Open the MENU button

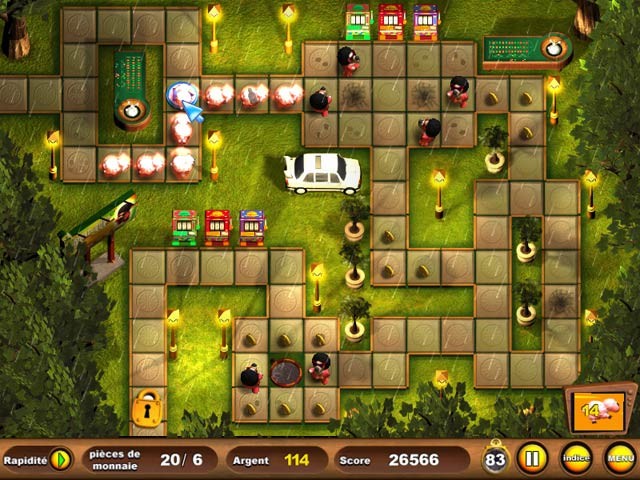(619, 459)
